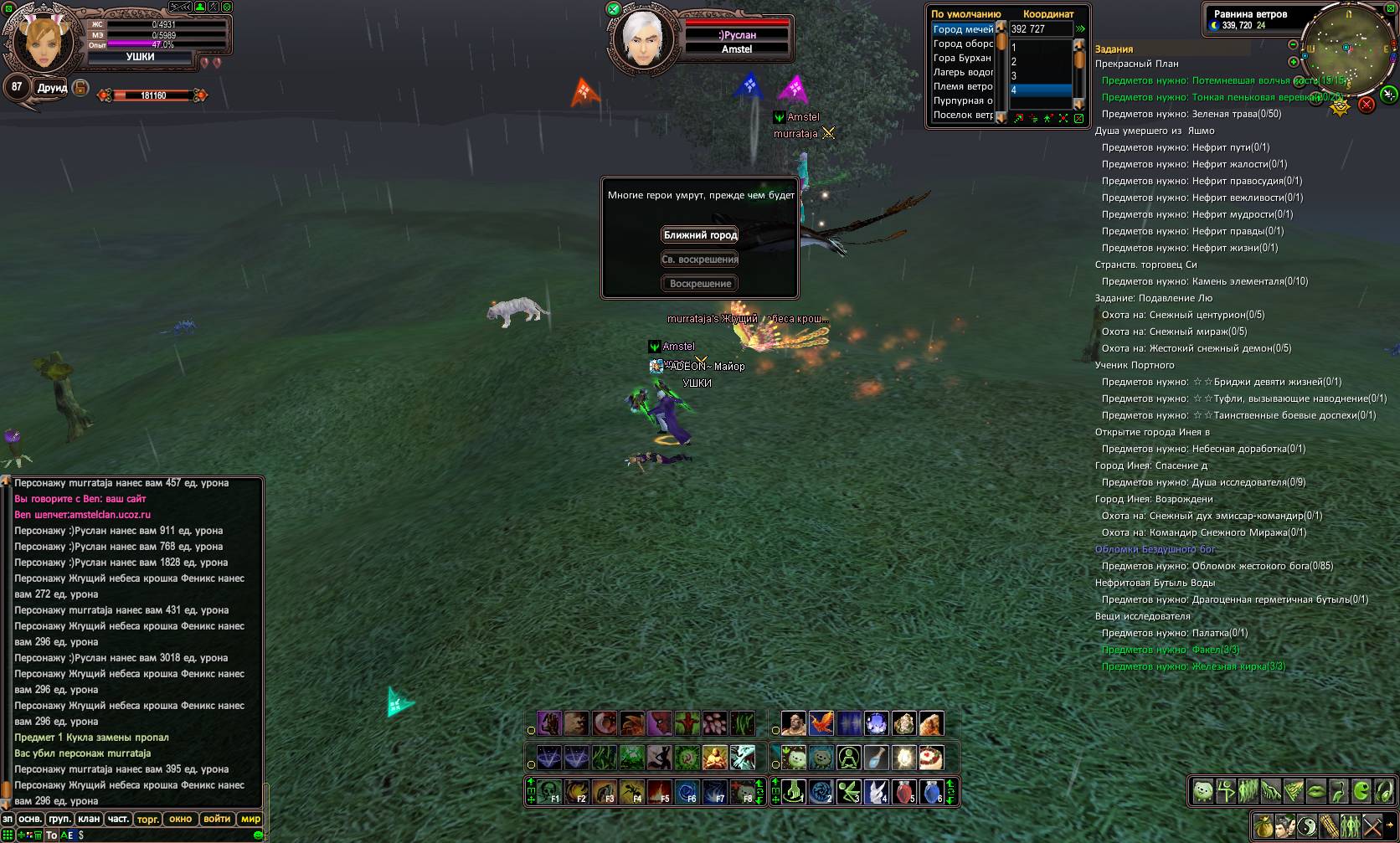This screenshot has height=843, width=1400.
Task: Select Гора Бурхан in the location list
Action: pos(962,58)
